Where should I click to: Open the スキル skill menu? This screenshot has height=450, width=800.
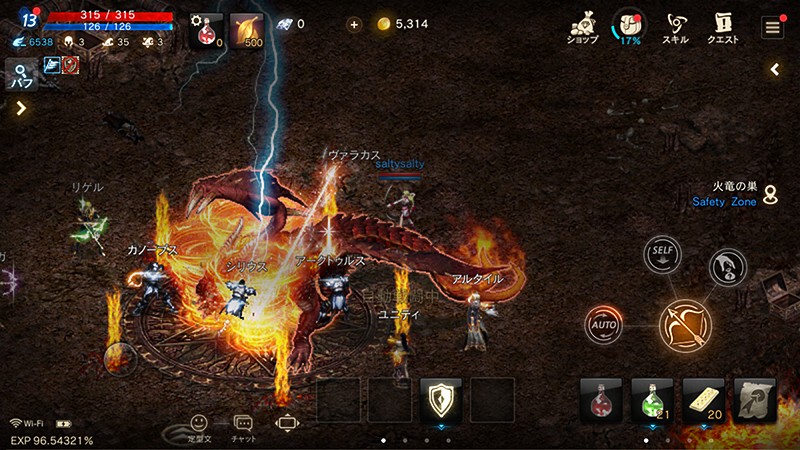click(675, 27)
